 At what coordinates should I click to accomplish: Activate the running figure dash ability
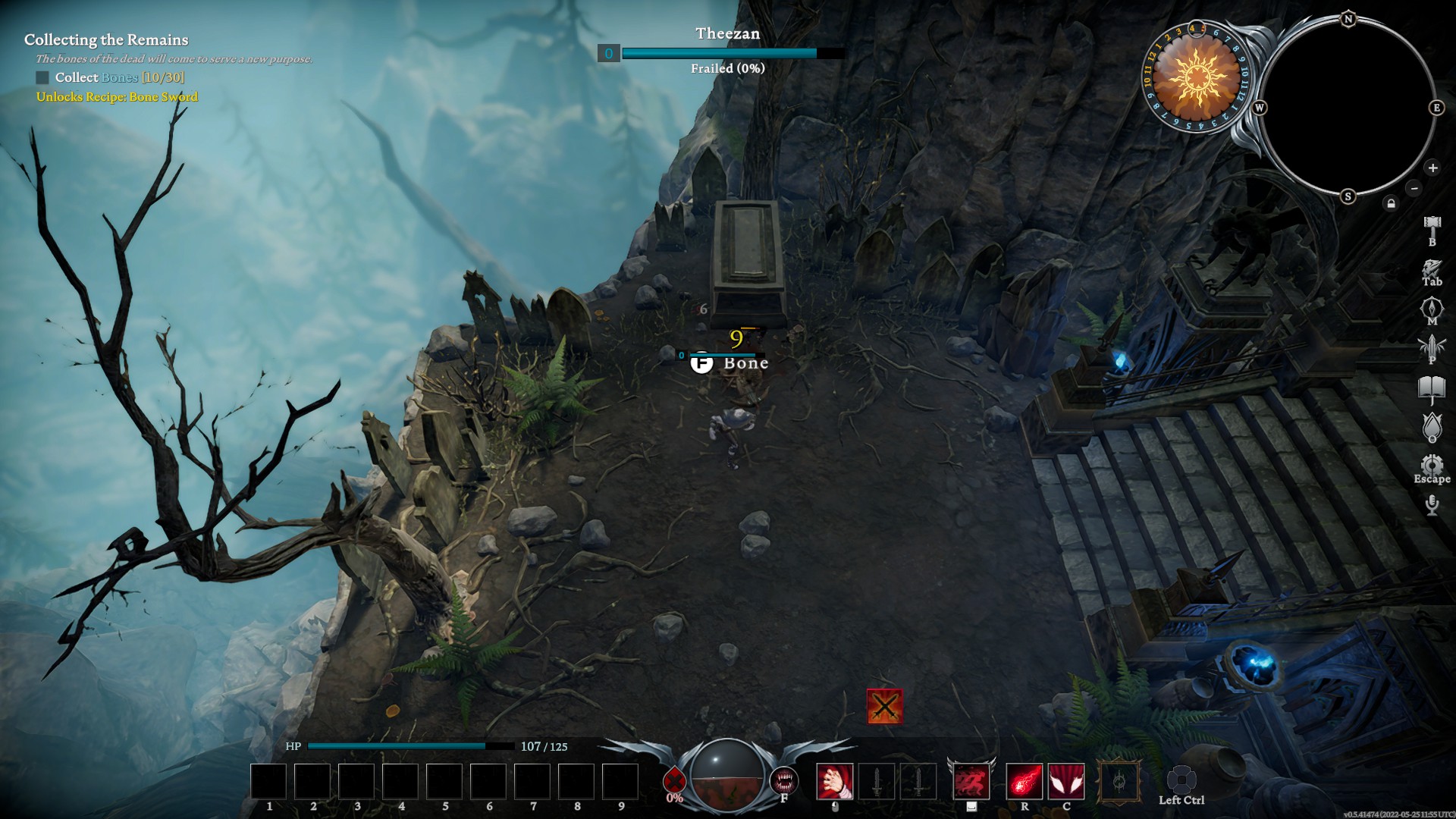[x=971, y=782]
